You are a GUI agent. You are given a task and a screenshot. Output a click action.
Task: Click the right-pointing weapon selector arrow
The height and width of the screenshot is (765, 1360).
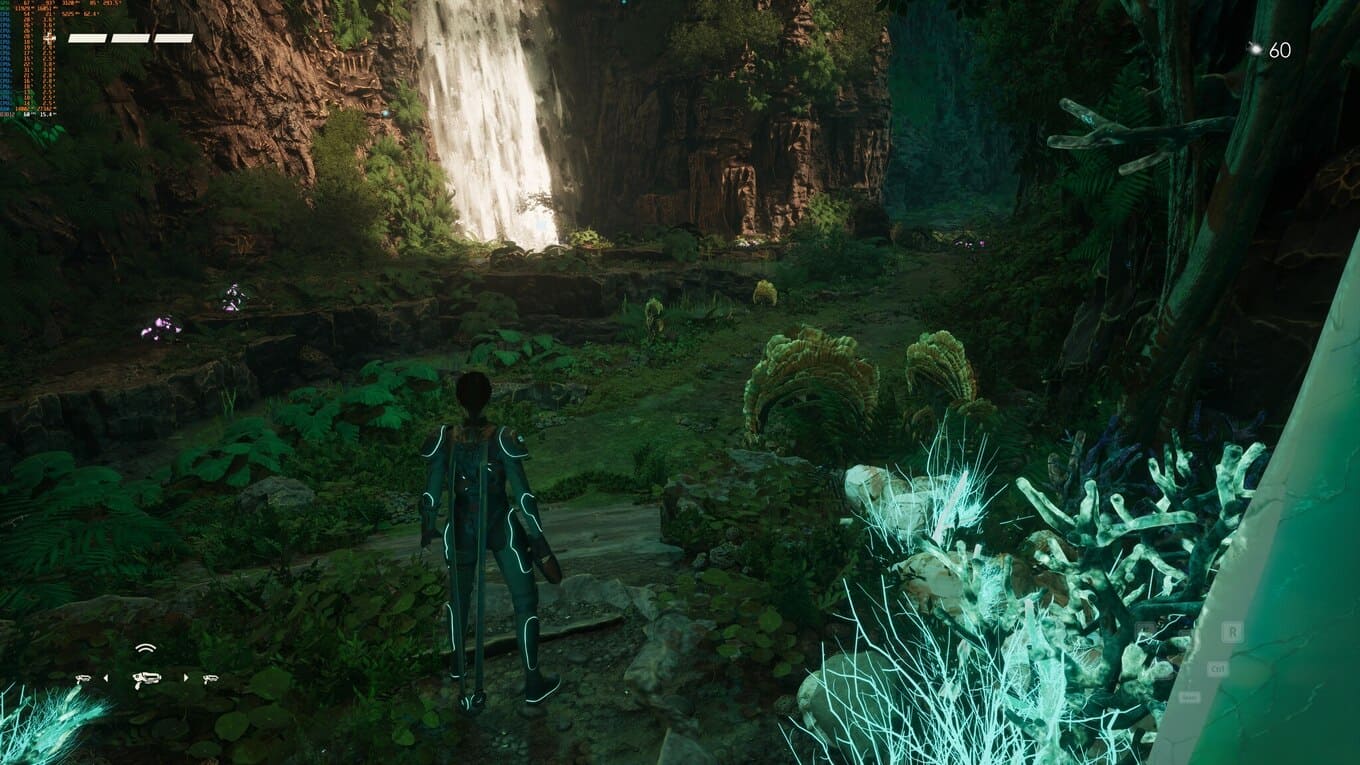point(186,678)
